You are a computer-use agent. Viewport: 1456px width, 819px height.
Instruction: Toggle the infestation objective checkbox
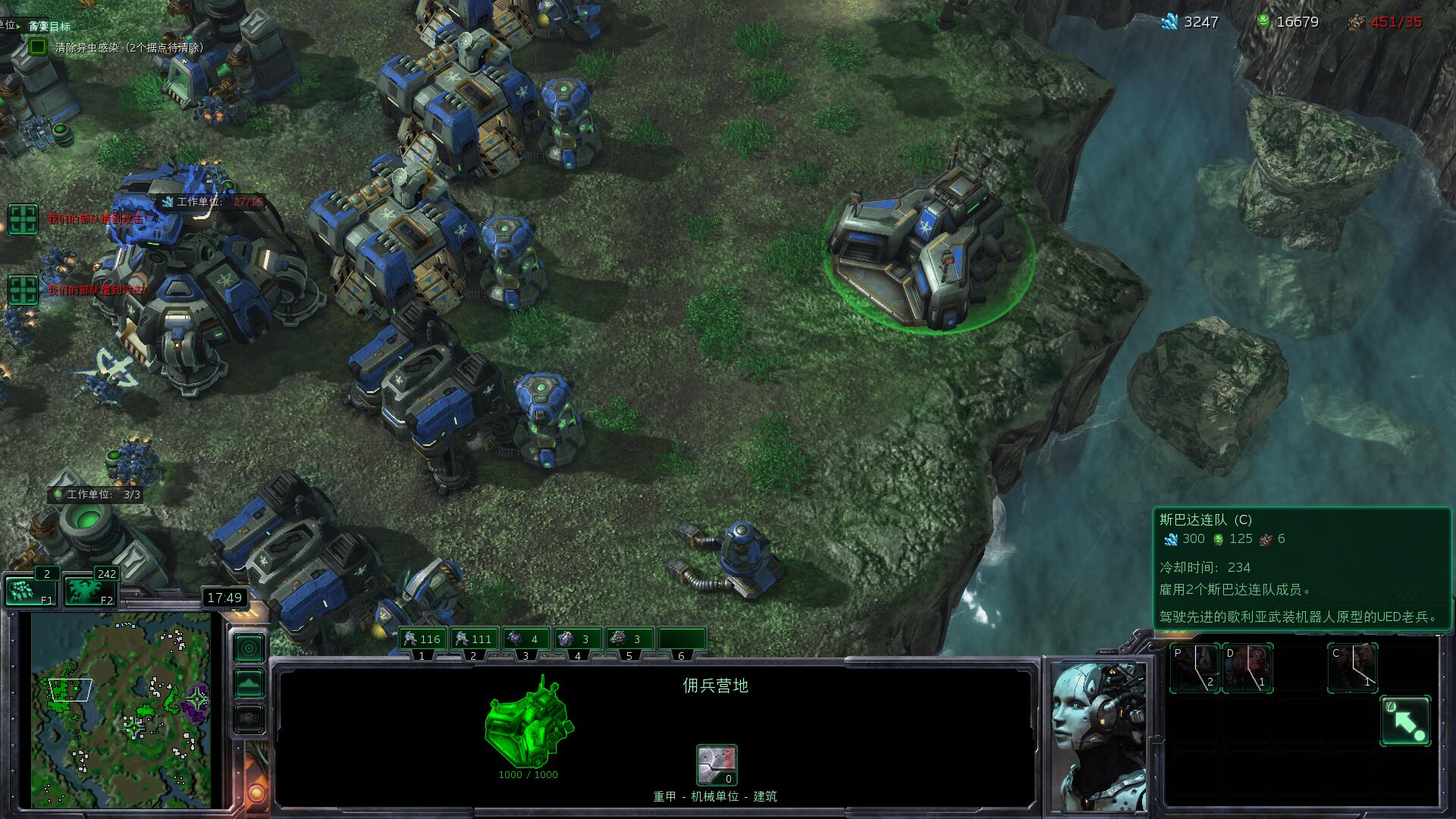click(38, 47)
